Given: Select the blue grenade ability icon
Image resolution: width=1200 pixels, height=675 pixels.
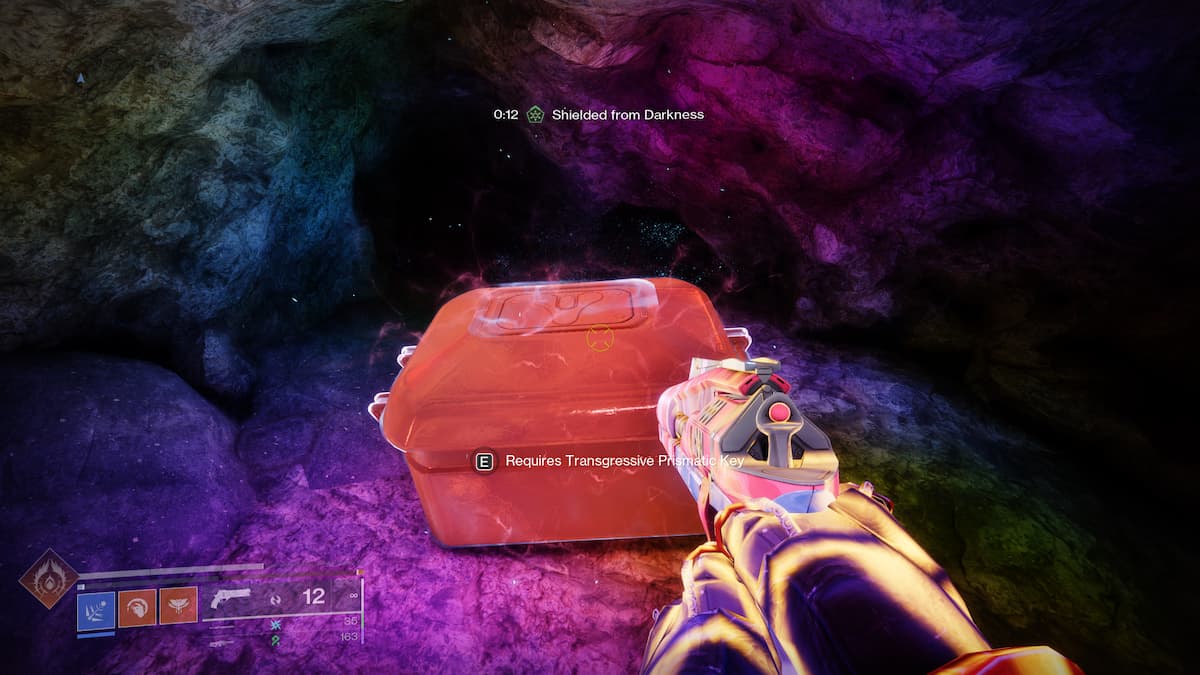Looking at the screenshot, I should coord(96,607).
